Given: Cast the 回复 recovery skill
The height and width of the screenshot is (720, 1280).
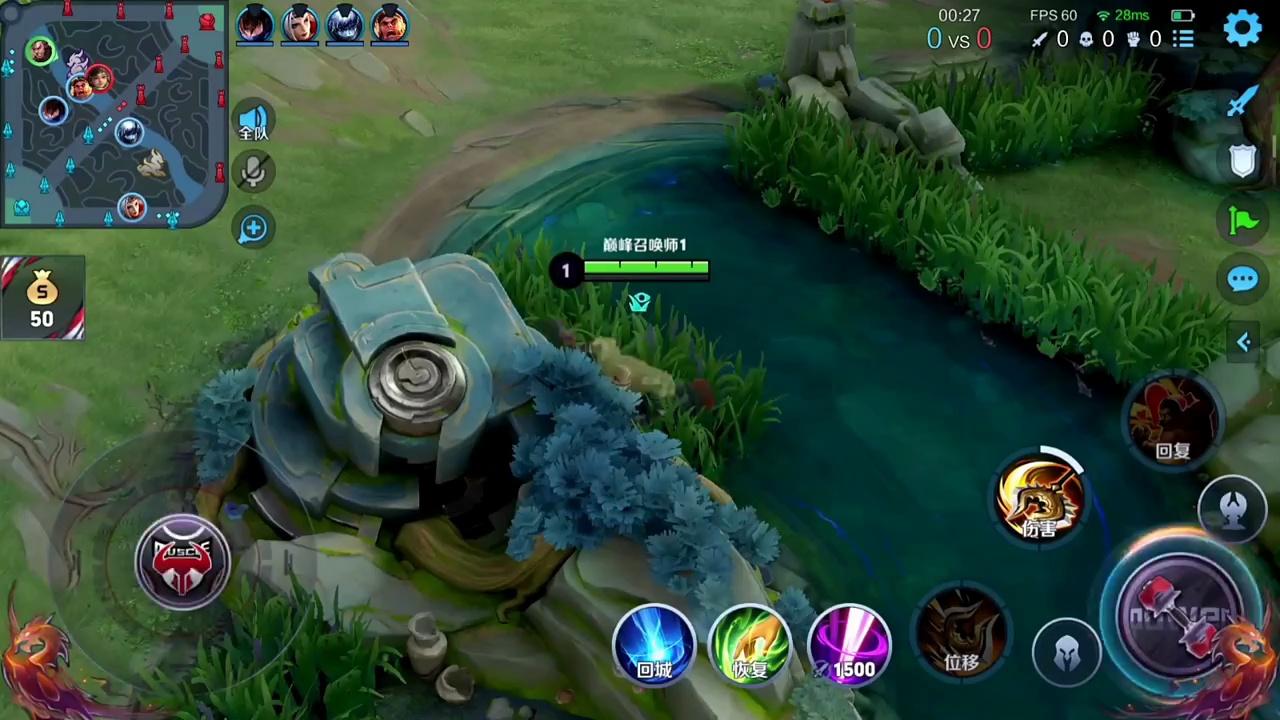Looking at the screenshot, I should tap(1173, 420).
